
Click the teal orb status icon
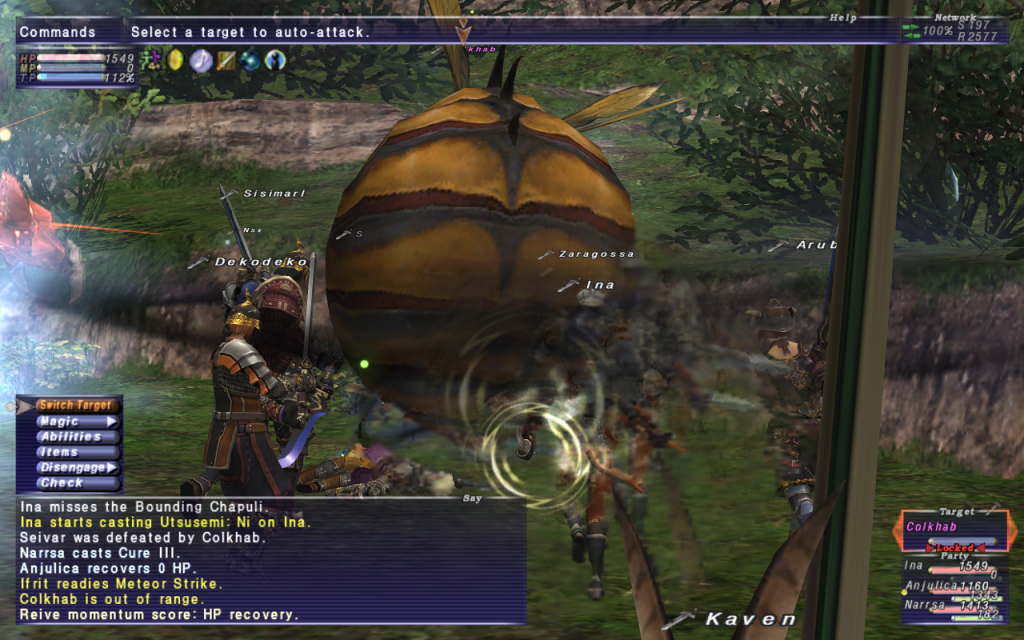click(x=250, y=60)
